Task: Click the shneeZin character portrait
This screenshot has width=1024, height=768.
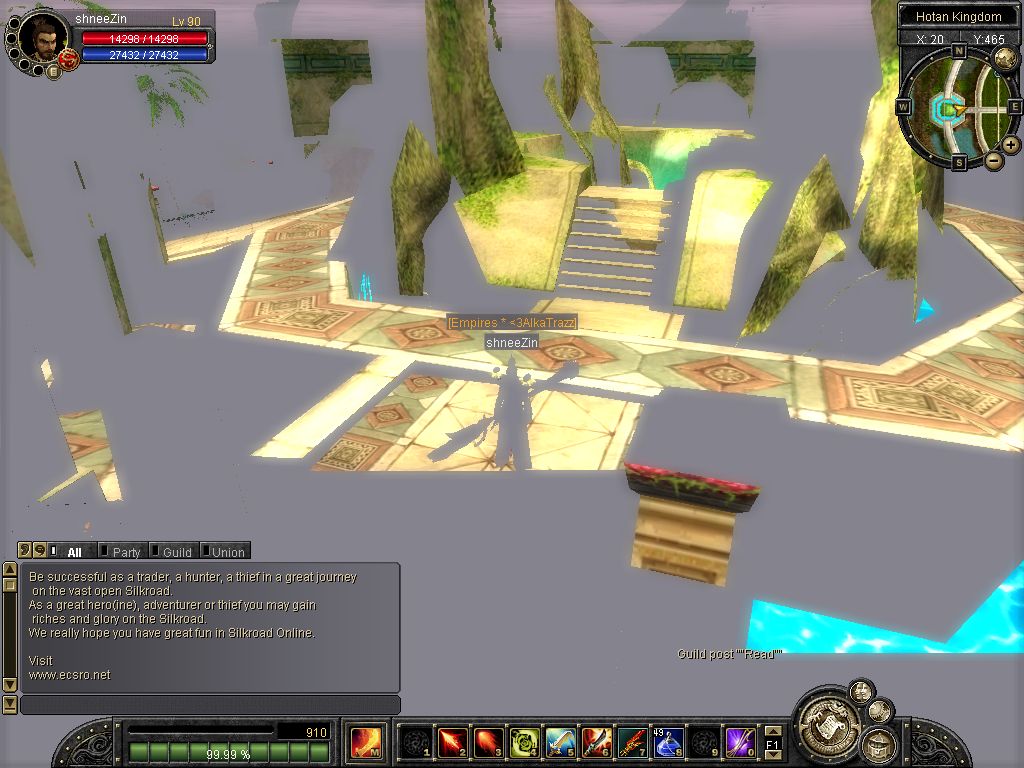Action: tap(43, 36)
